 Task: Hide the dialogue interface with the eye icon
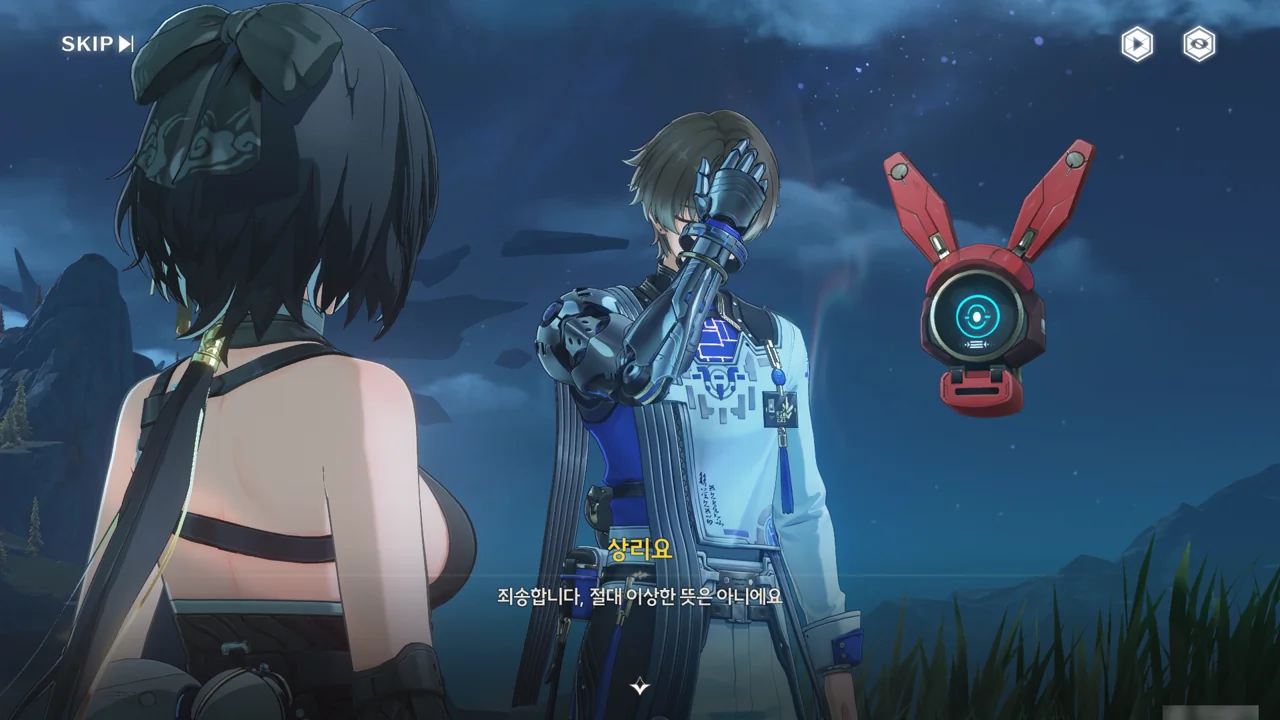[x=1199, y=44]
